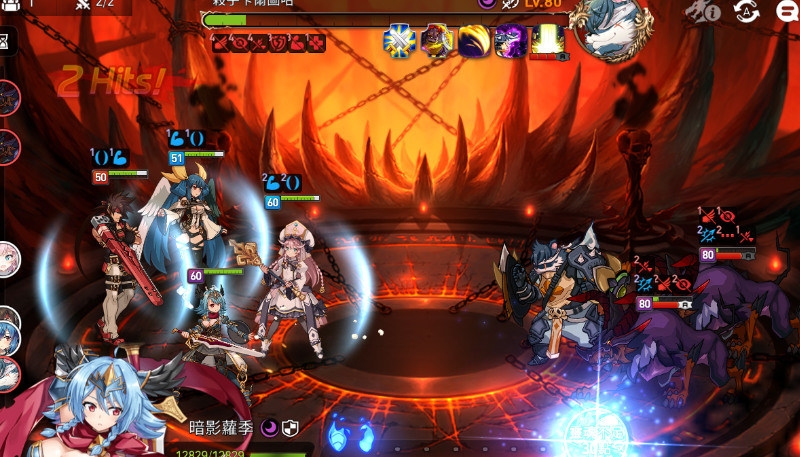Inspect the crossed swords boss skill icon

pyautogui.click(x=400, y=42)
